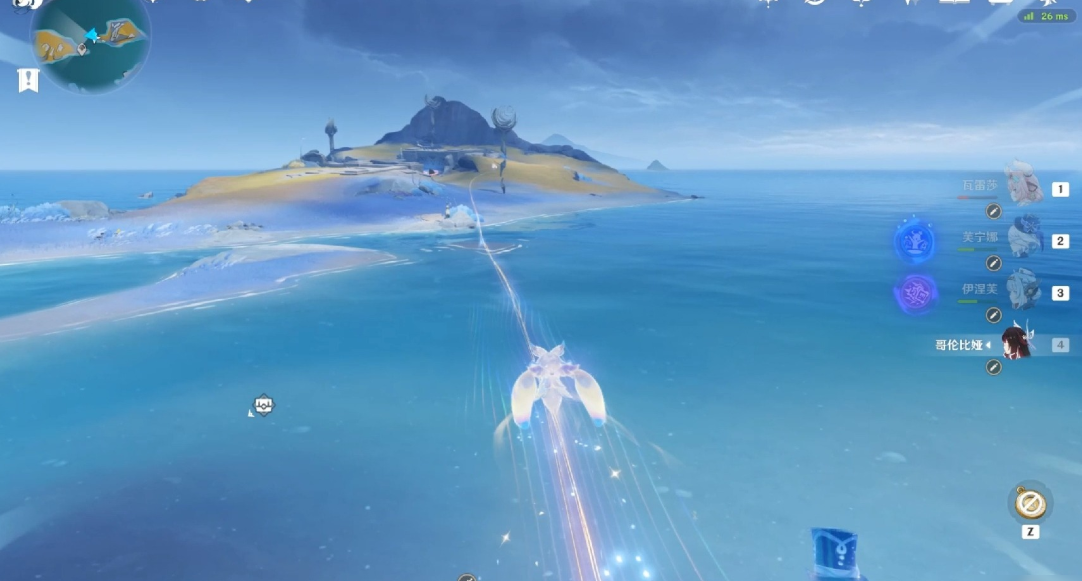This screenshot has height=581, width=1082.
Task: Click the pencil icon under 哥伦比娅
Action: point(993,367)
